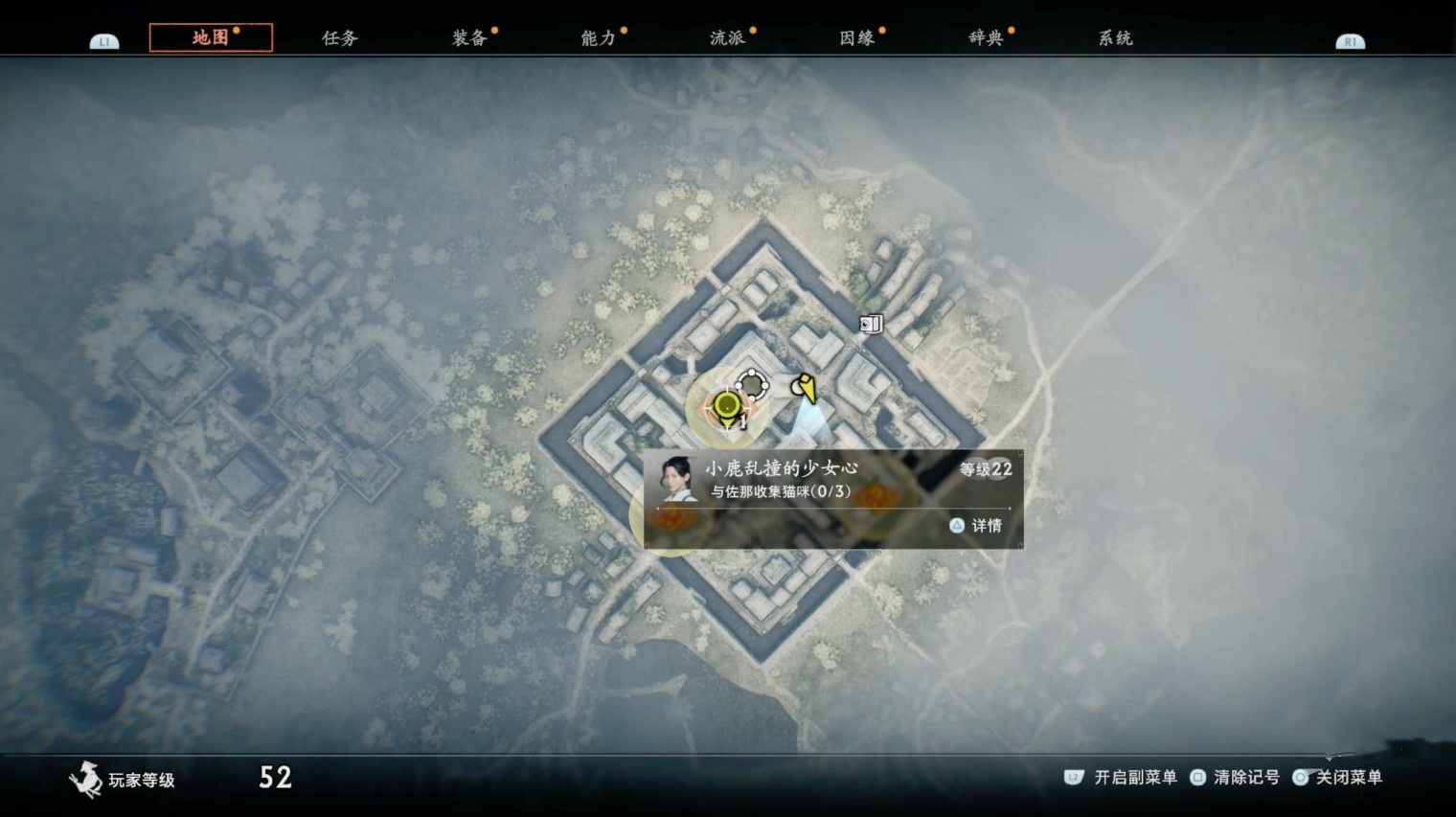Open the 装备 equipment tab
The width and height of the screenshot is (1456, 817).
tap(469, 38)
